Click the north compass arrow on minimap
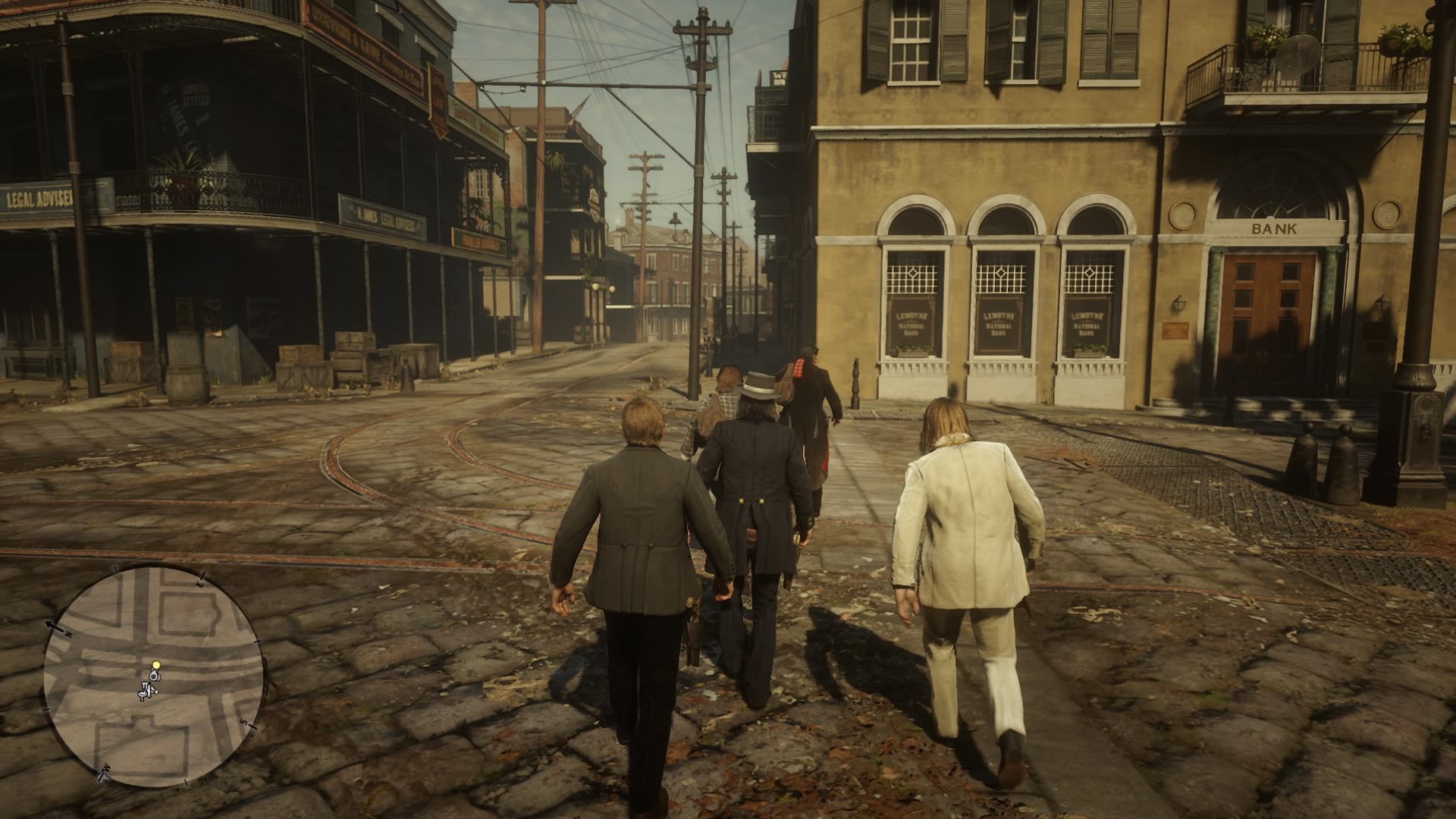Screen dimensions: 1456x819 click(x=55, y=626)
